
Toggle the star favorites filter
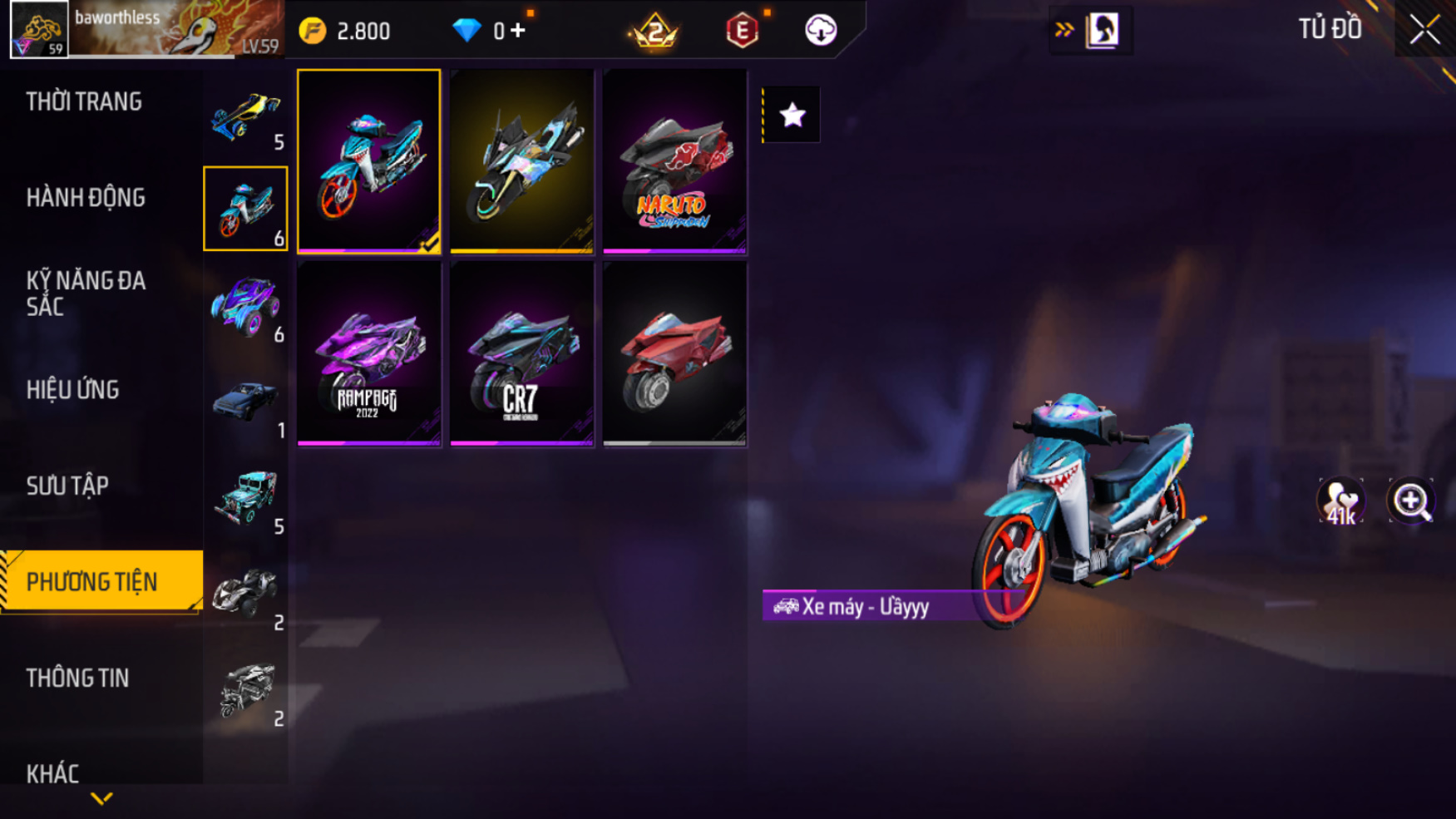[792, 115]
